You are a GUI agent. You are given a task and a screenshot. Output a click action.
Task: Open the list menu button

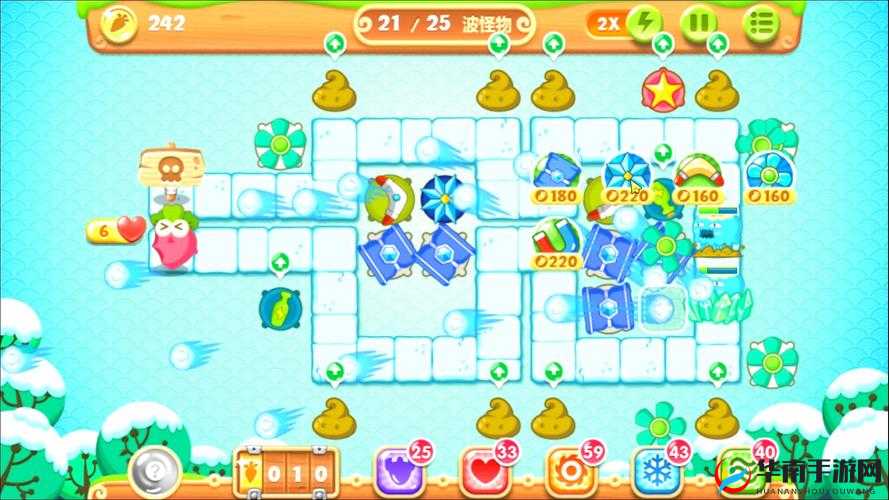pos(762,23)
